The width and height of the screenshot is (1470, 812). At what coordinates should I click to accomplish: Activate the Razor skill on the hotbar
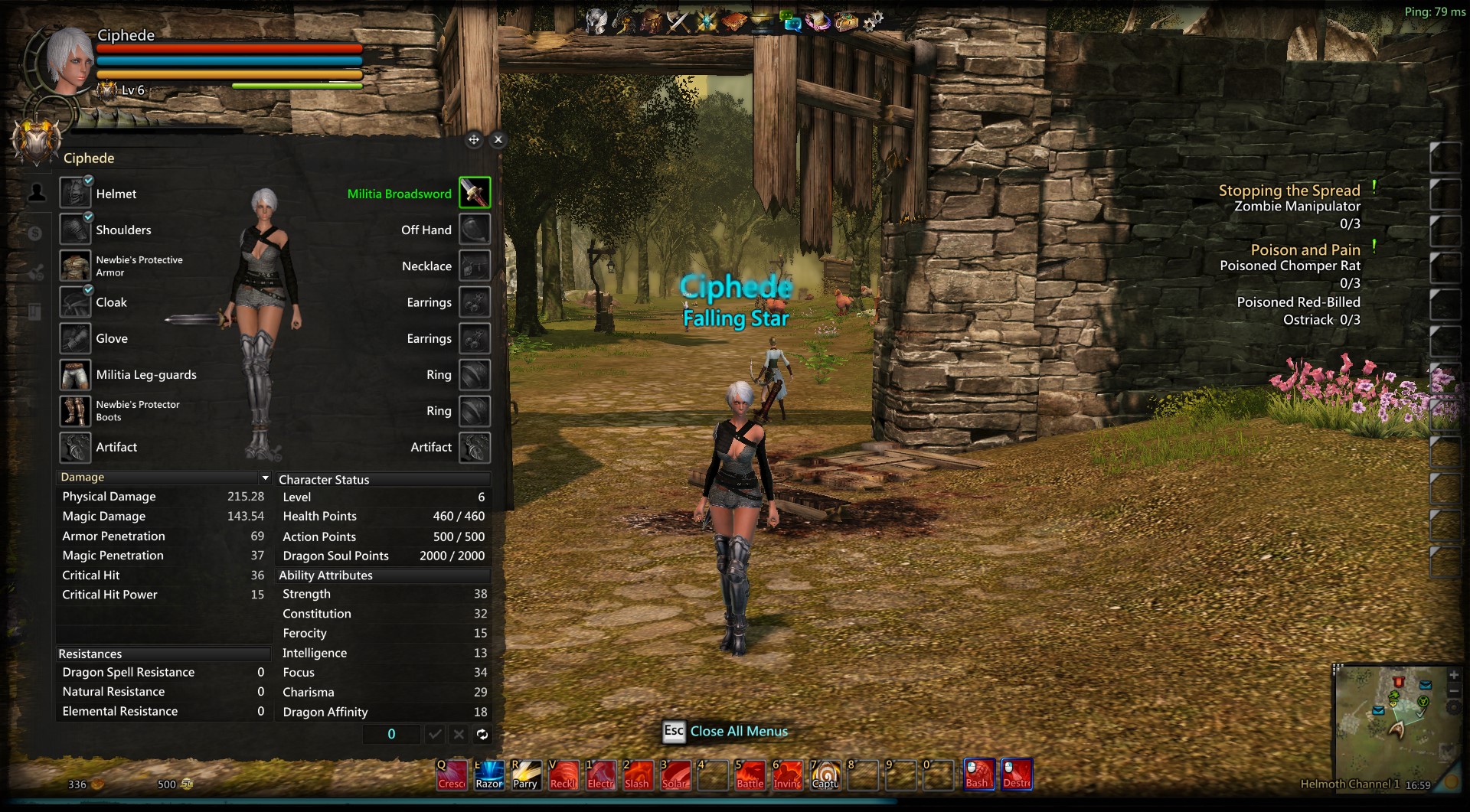tap(489, 775)
